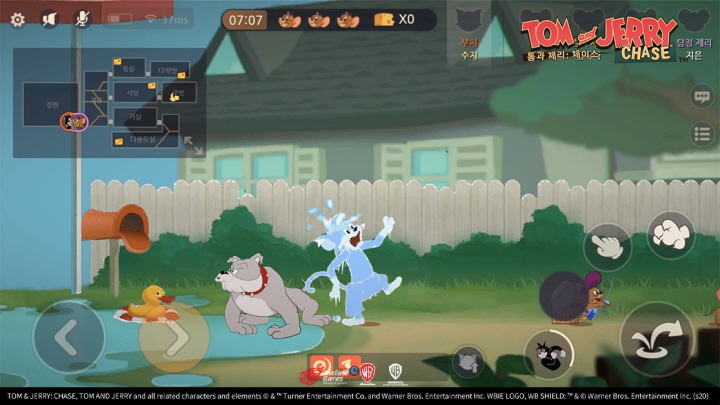Tap the cat face upgrade skill button

[x=468, y=362]
